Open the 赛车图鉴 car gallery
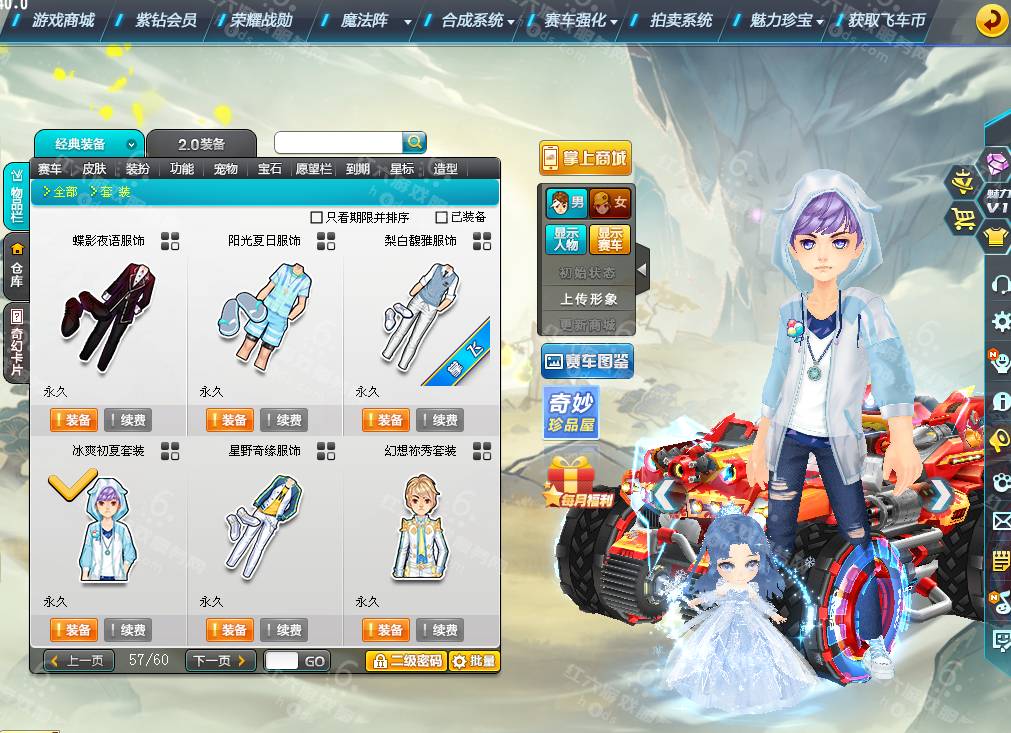Screen dimensions: 1011x733 pyautogui.click(x=587, y=362)
